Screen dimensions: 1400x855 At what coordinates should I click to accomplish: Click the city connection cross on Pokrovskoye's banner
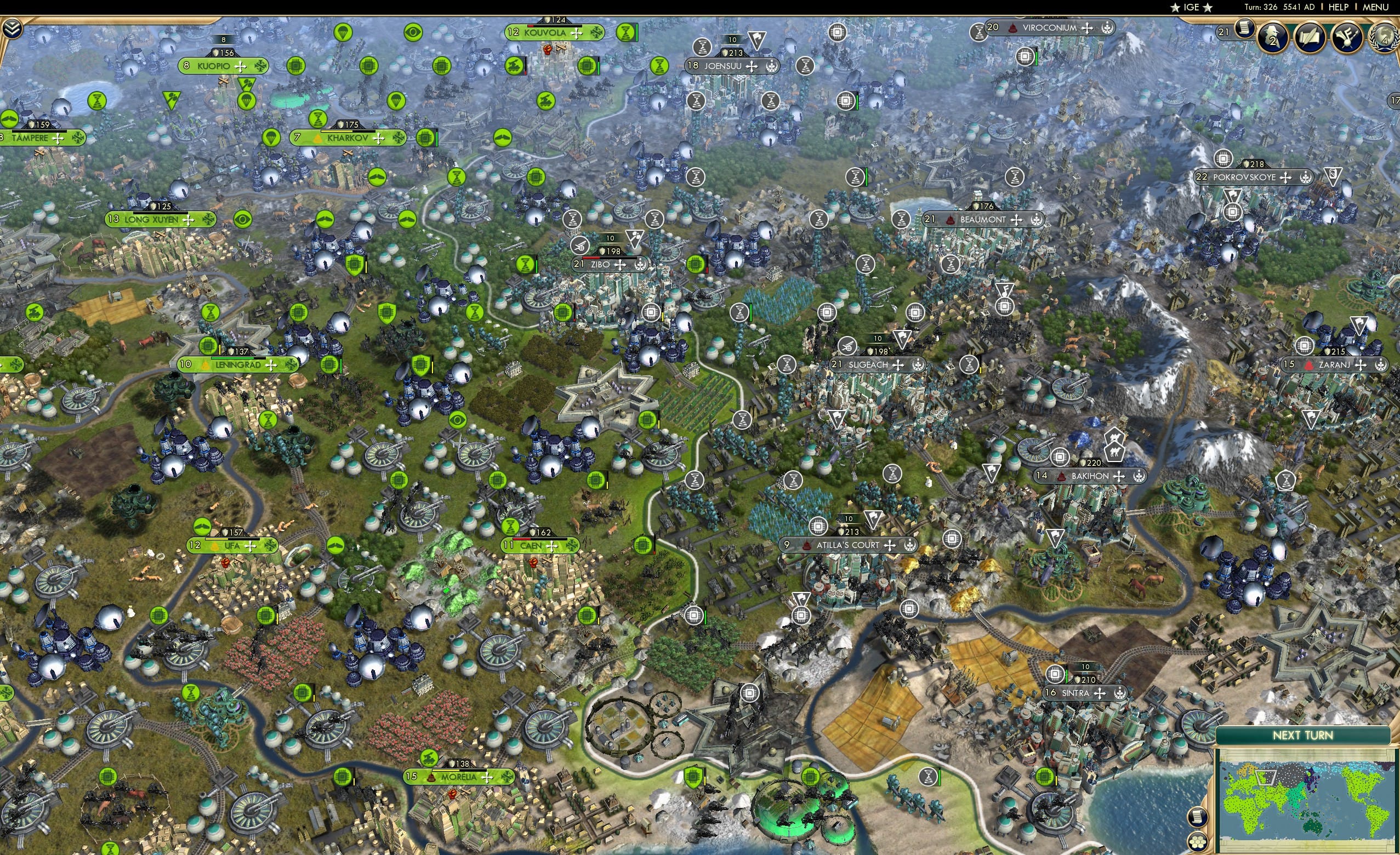pyautogui.click(x=1286, y=178)
